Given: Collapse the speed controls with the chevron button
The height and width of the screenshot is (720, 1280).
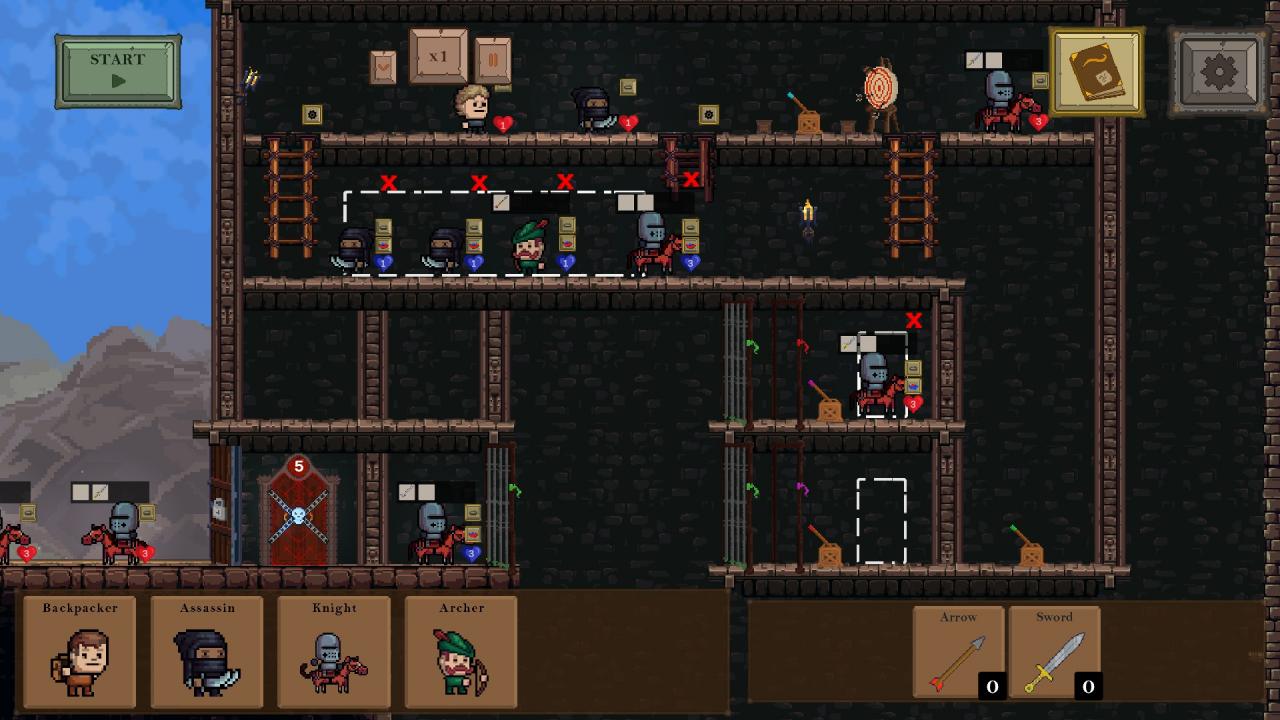Looking at the screenshot, I should 383,67.
